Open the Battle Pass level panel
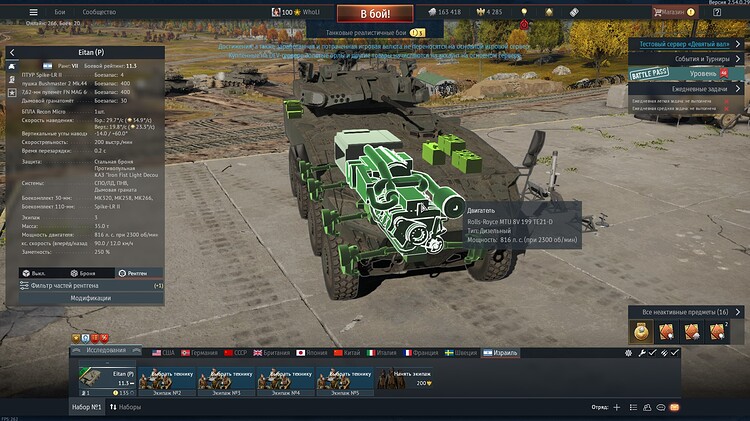The width and height of the screenshot is (750, 421). coord(690,74)
